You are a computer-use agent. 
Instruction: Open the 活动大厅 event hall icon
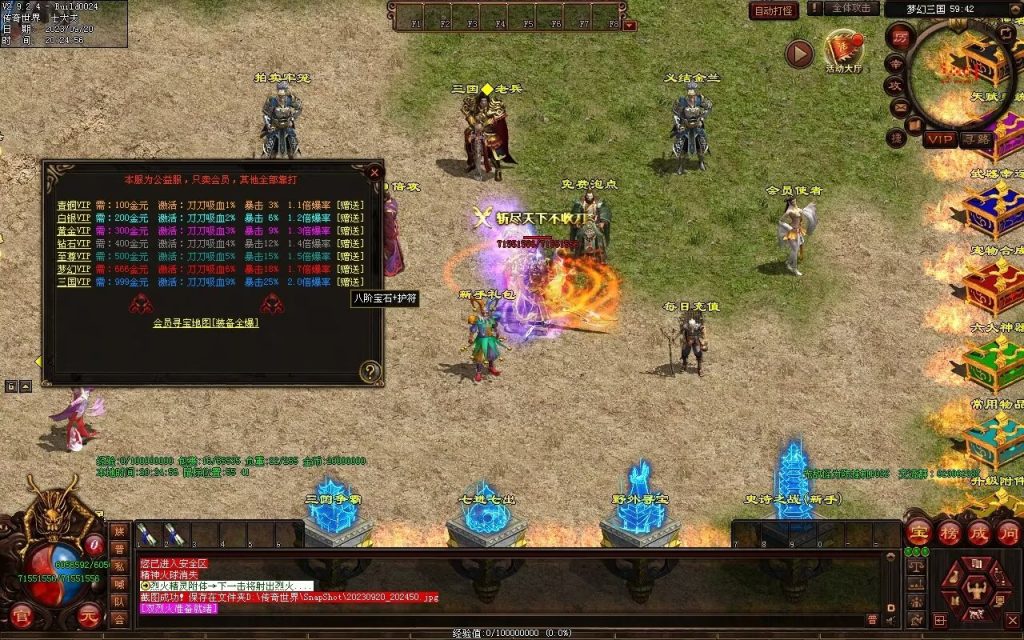[x=844, y=50]
